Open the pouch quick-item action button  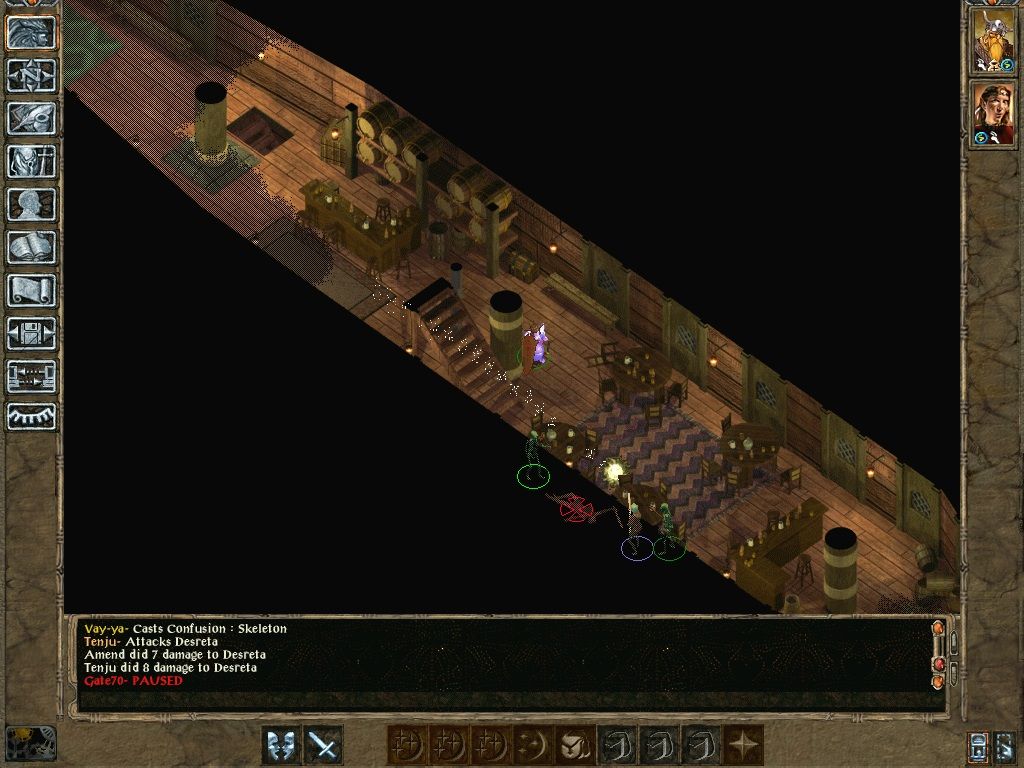(574, 745)
